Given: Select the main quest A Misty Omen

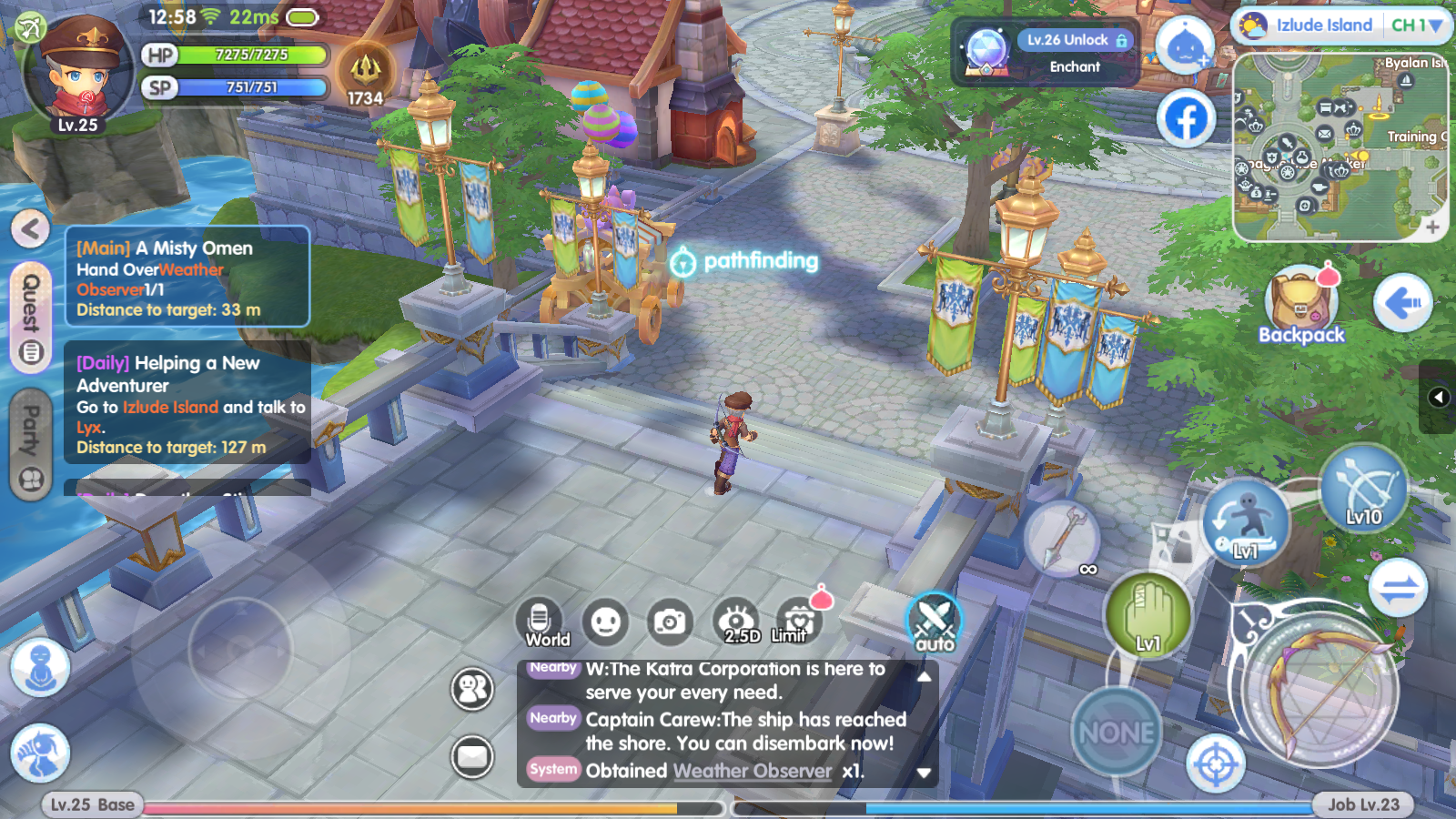Looking at the screenshot, I should (187, 277).
